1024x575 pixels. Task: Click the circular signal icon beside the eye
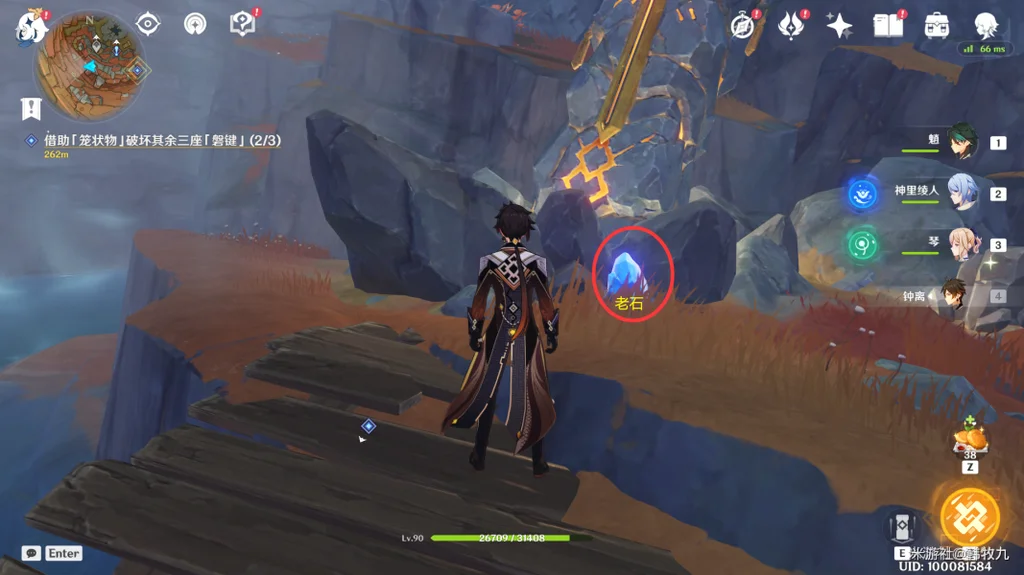point(195,23)
